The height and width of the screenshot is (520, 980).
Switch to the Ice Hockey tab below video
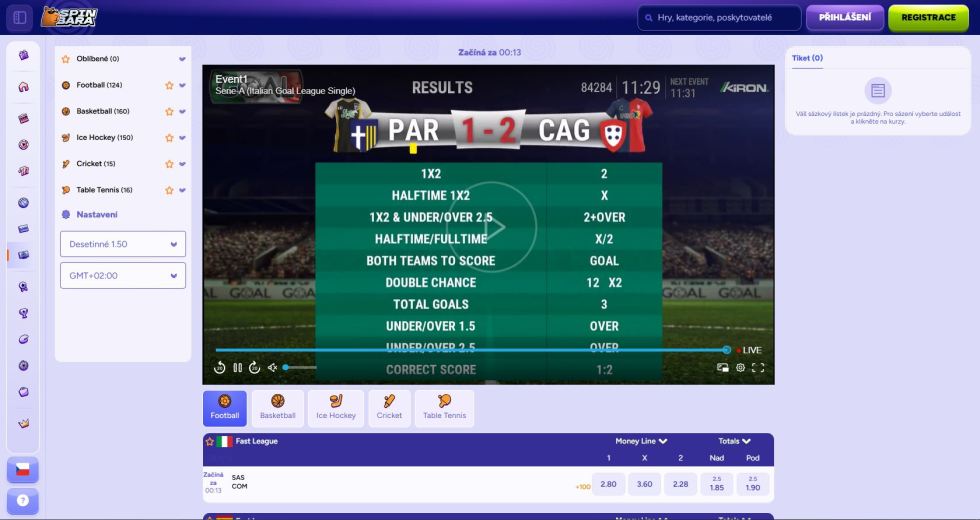(336, 408)
